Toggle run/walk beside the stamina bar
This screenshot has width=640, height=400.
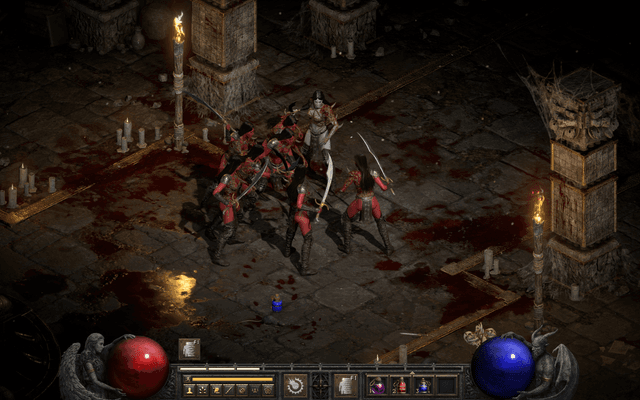tap(188, 379)
